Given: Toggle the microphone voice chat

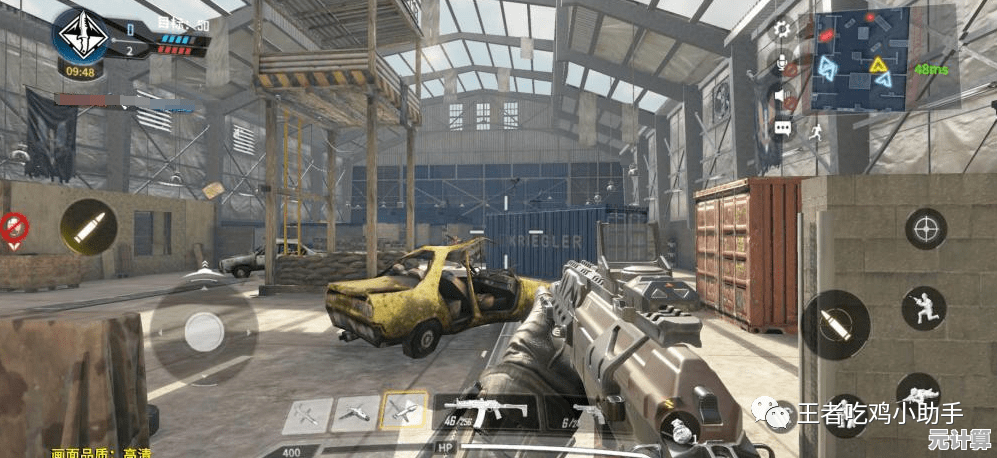Looking at the screenshot, I should coord(782,62).
